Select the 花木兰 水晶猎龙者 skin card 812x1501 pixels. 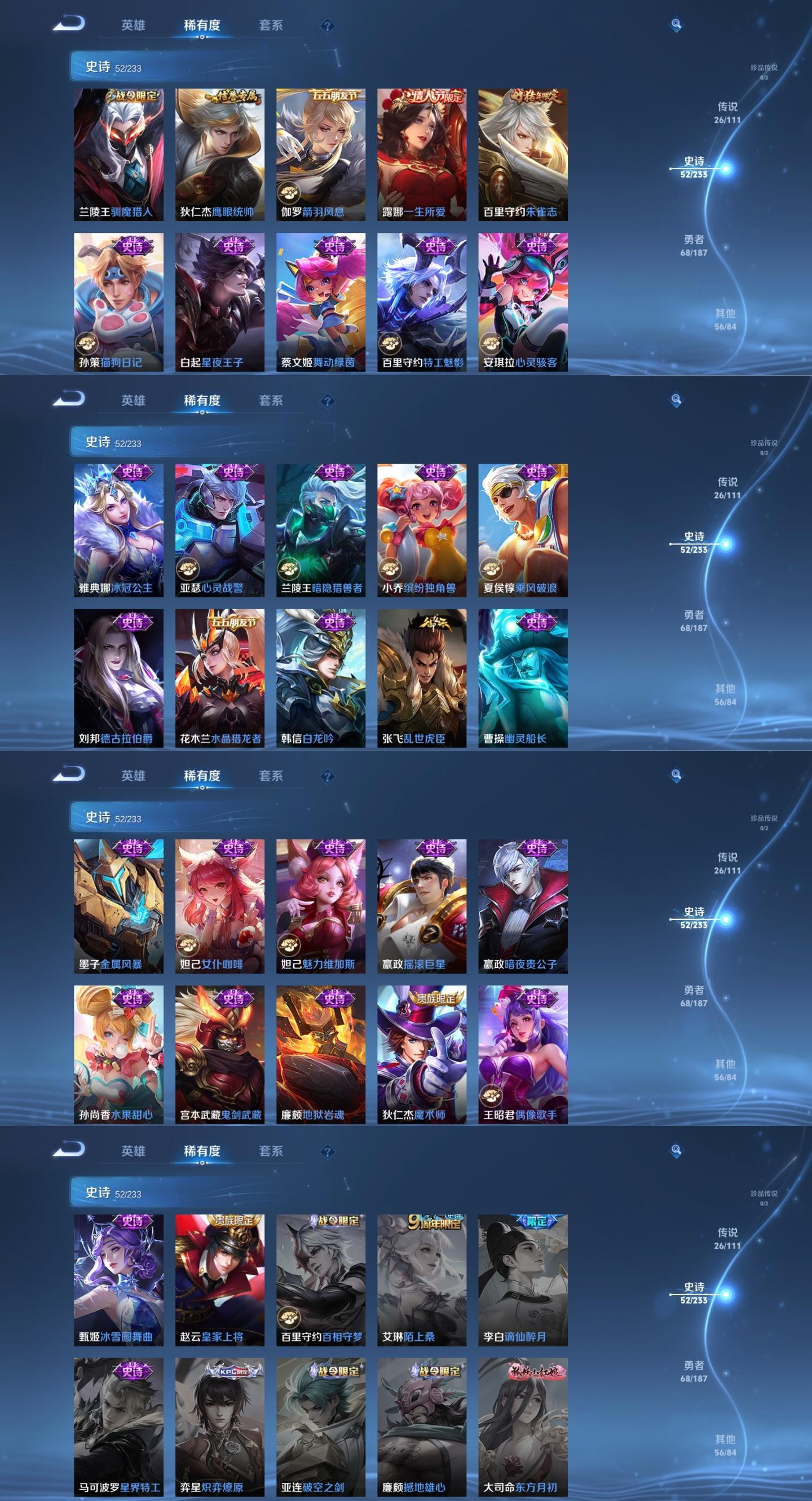[x=219, y=677]
